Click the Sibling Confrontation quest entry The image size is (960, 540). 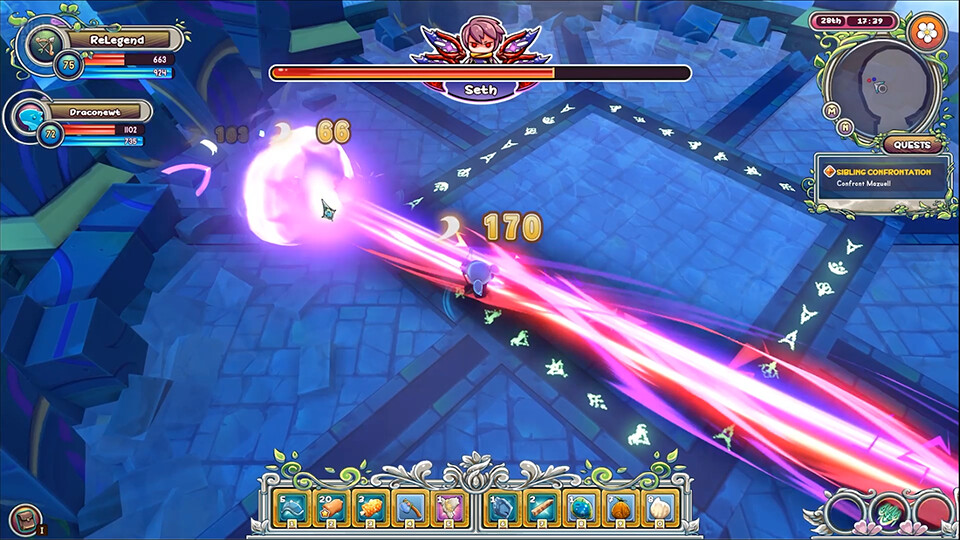tap(880, 178)
